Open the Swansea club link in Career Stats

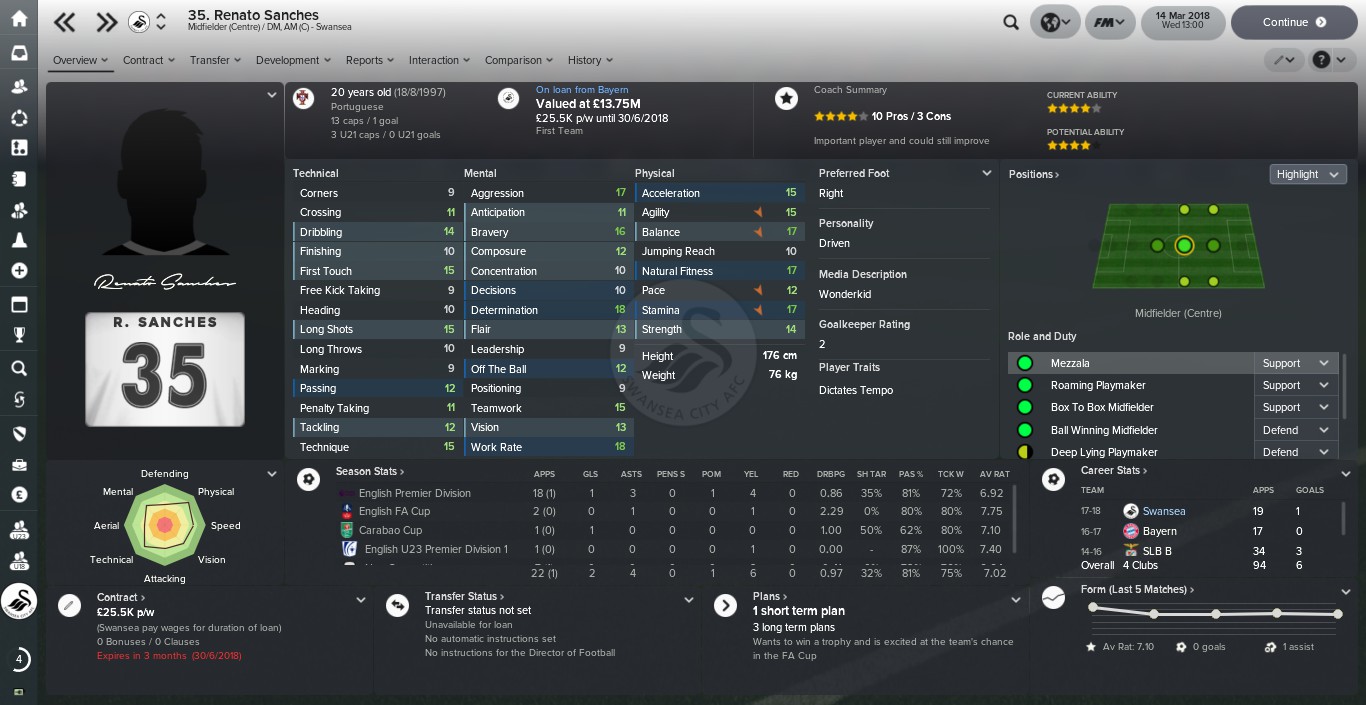(x=1164, y=511)
